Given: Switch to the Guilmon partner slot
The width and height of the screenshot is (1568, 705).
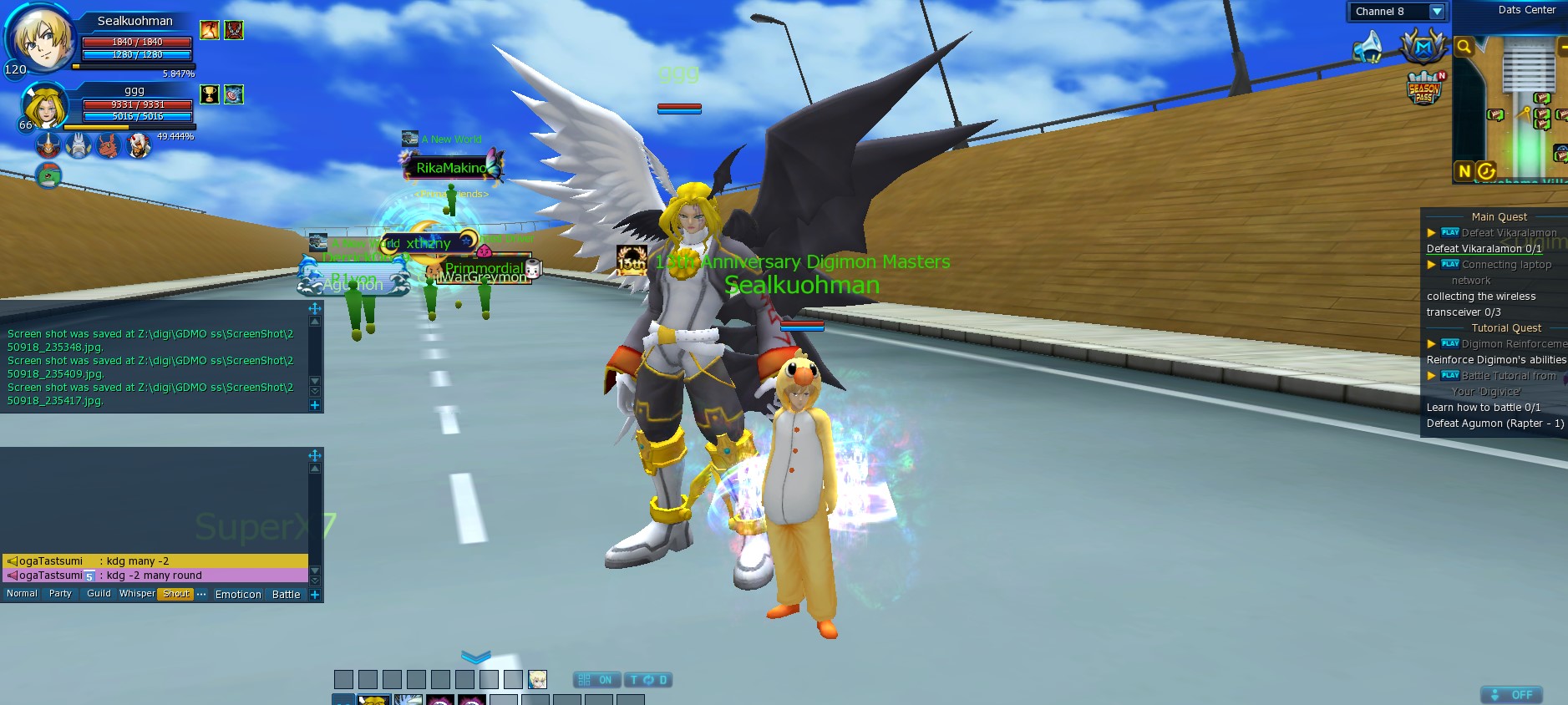Looking at the screenshot, I should coord(109,147).
